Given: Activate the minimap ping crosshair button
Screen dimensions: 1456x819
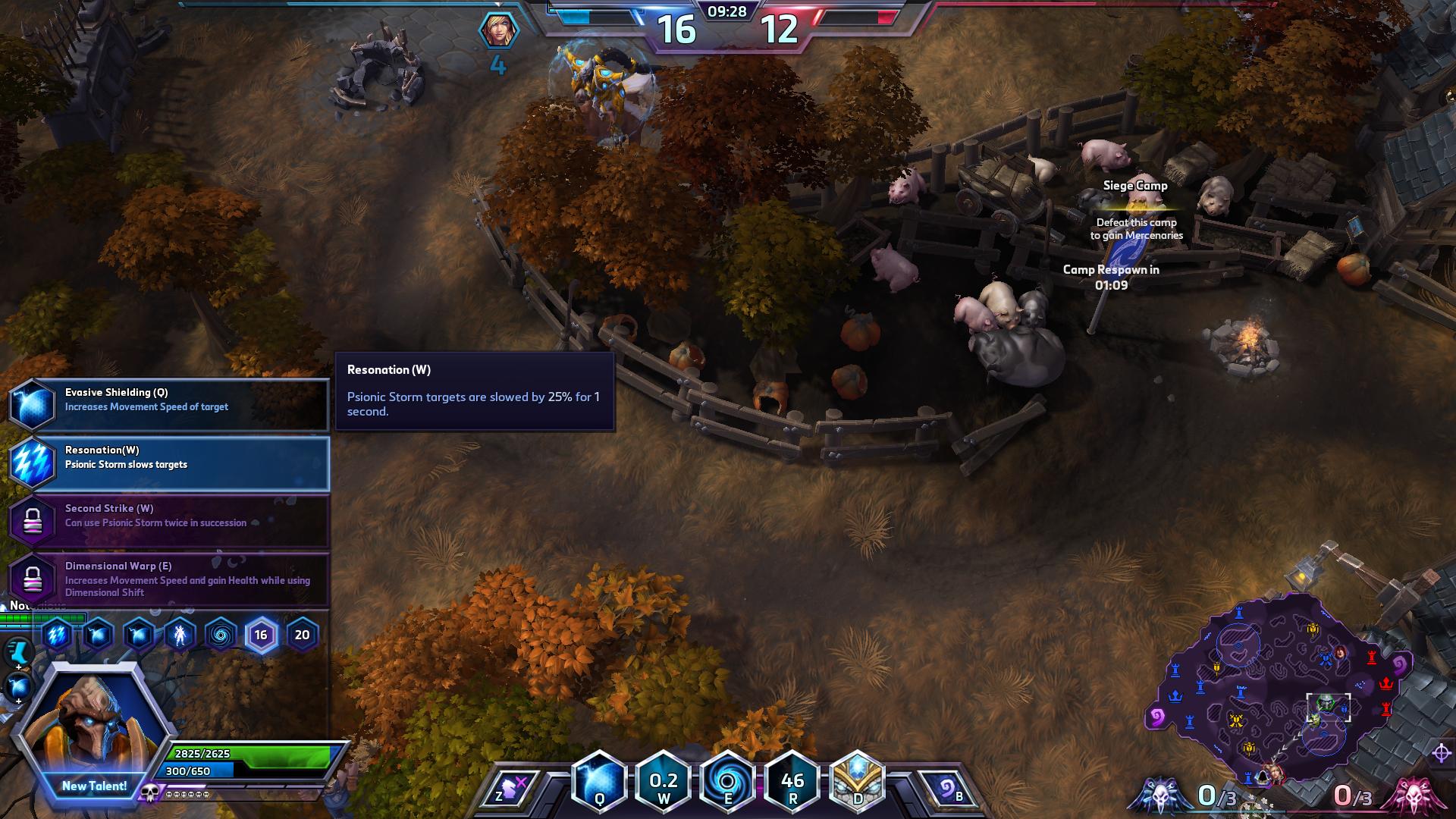Looking at the screenshot, I should (x=1442, y=753).
